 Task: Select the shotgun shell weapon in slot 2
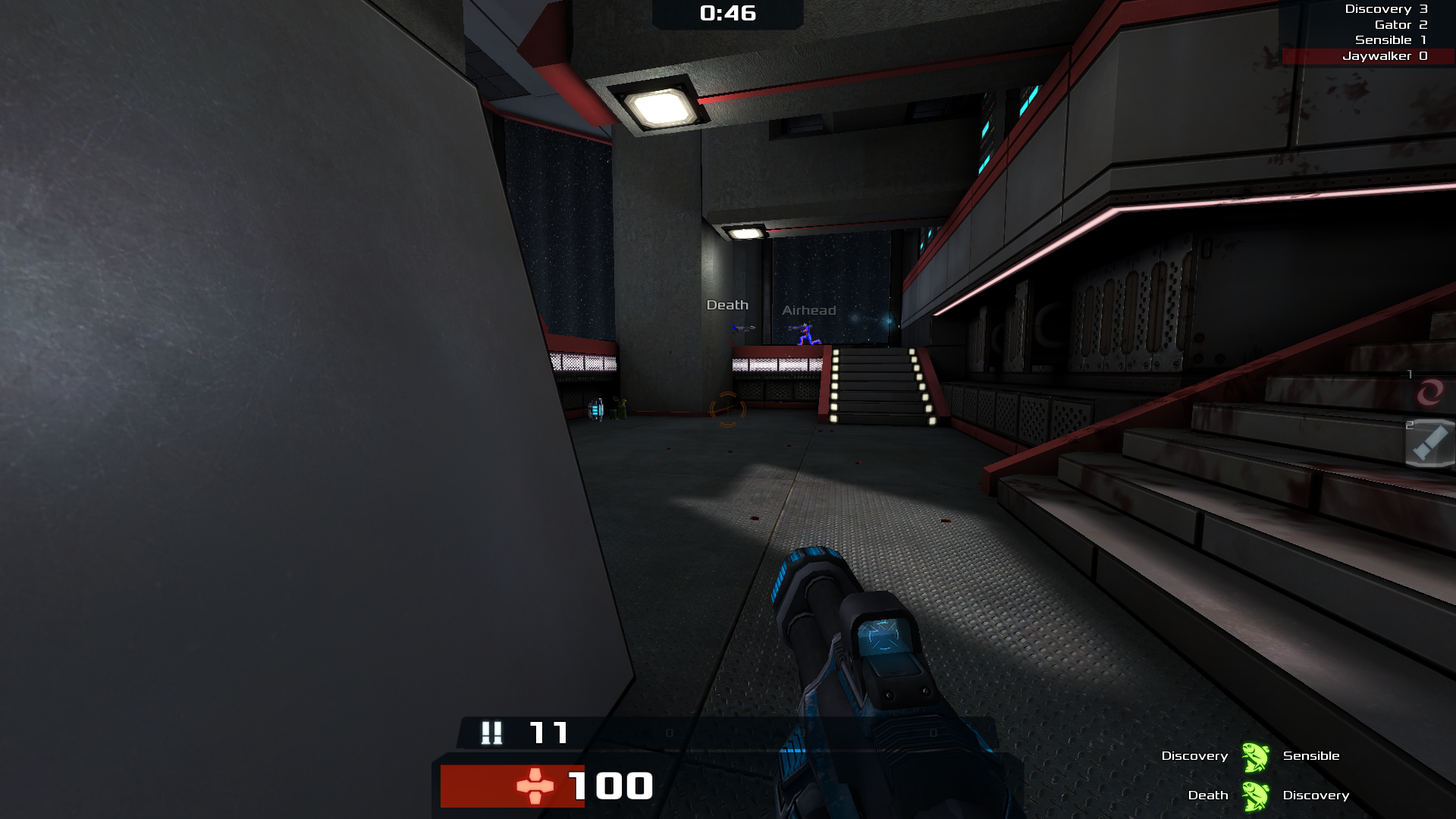click(x=1429, y=442)
